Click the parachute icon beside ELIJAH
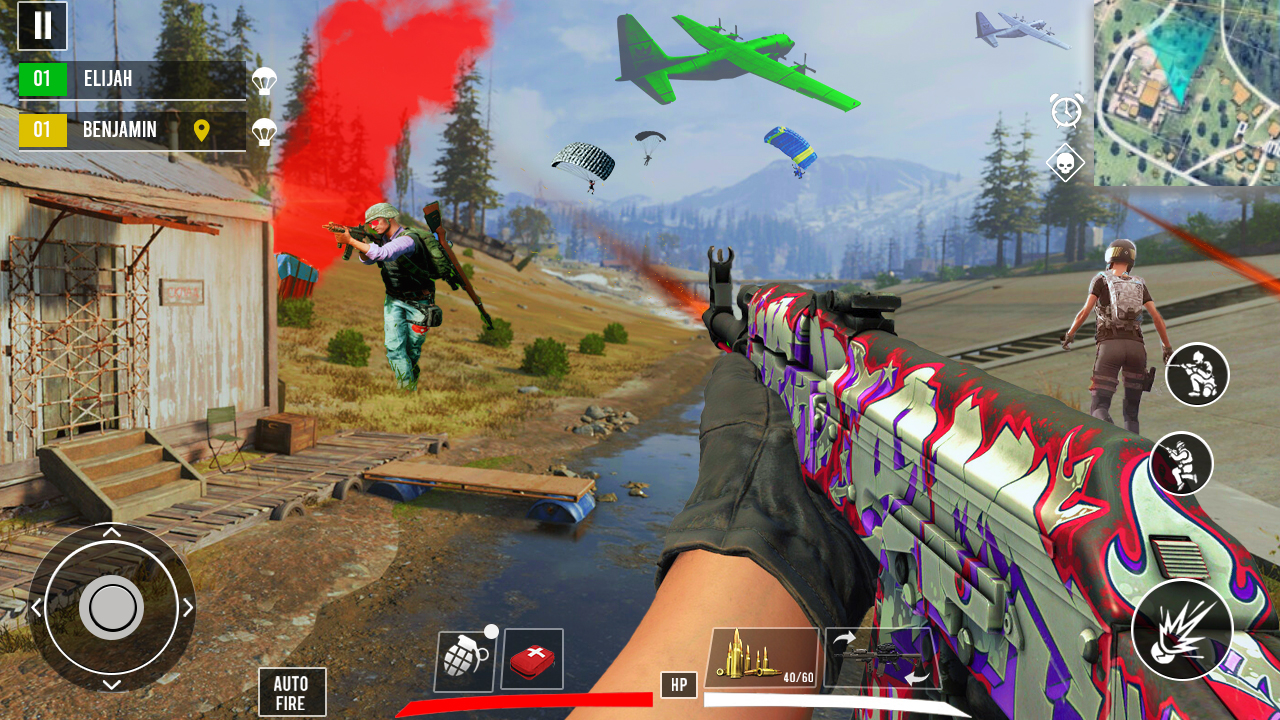 (x=264, y=80)
